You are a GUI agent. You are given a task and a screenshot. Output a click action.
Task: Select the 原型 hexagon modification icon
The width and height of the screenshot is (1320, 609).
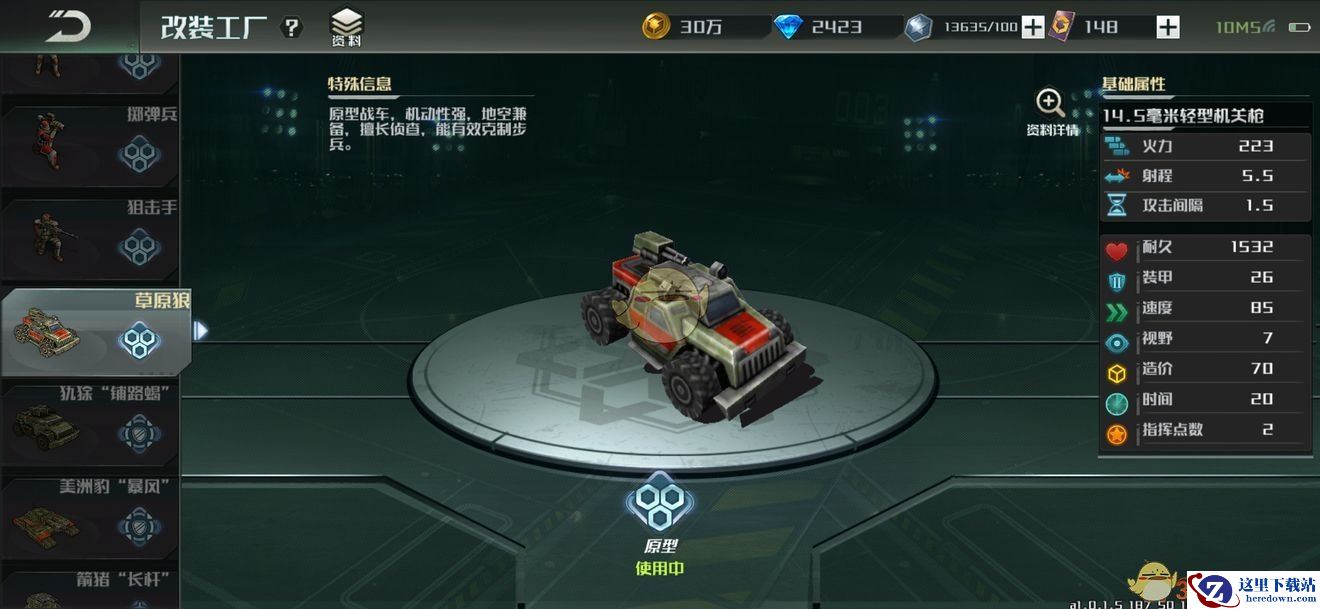point(660,502)
